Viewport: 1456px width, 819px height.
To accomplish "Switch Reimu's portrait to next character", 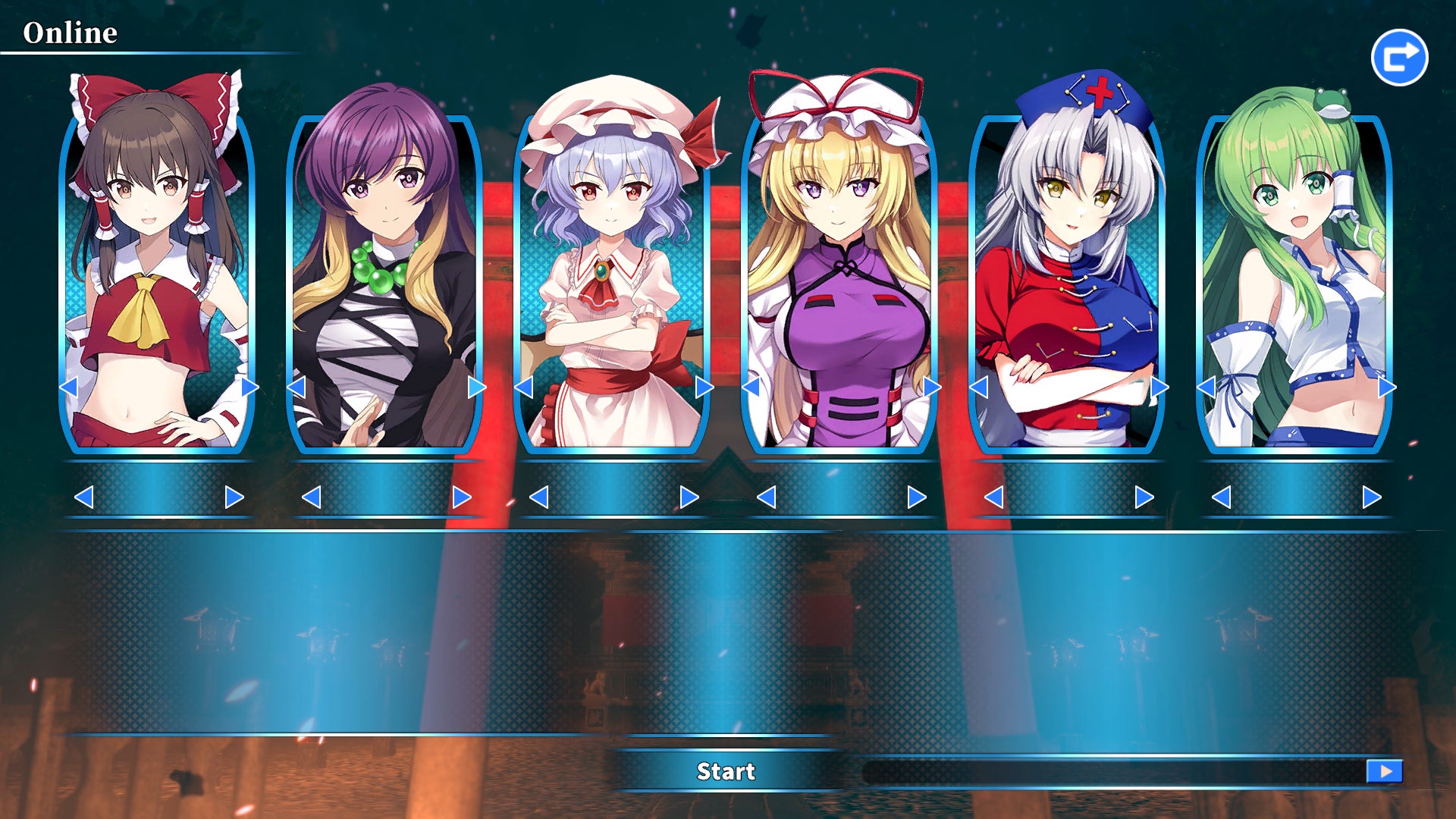I will click(x=249, y=388).
